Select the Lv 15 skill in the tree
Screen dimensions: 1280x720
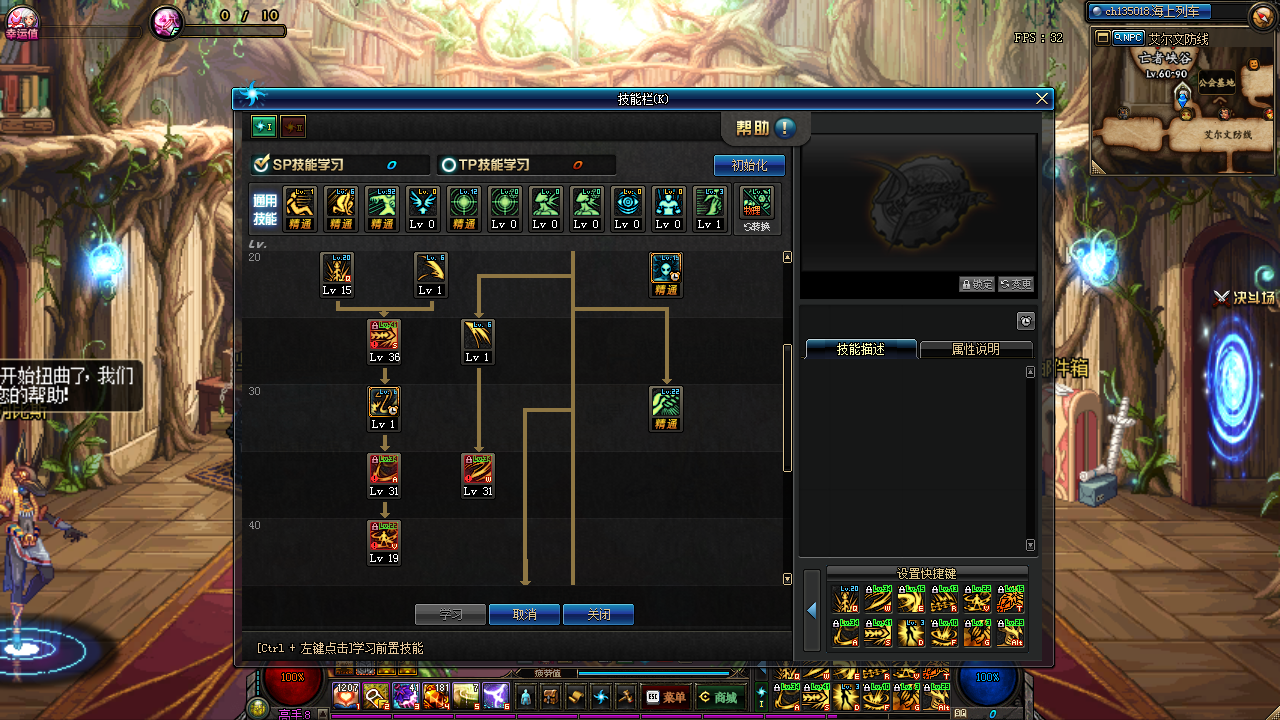click(337, 274)
